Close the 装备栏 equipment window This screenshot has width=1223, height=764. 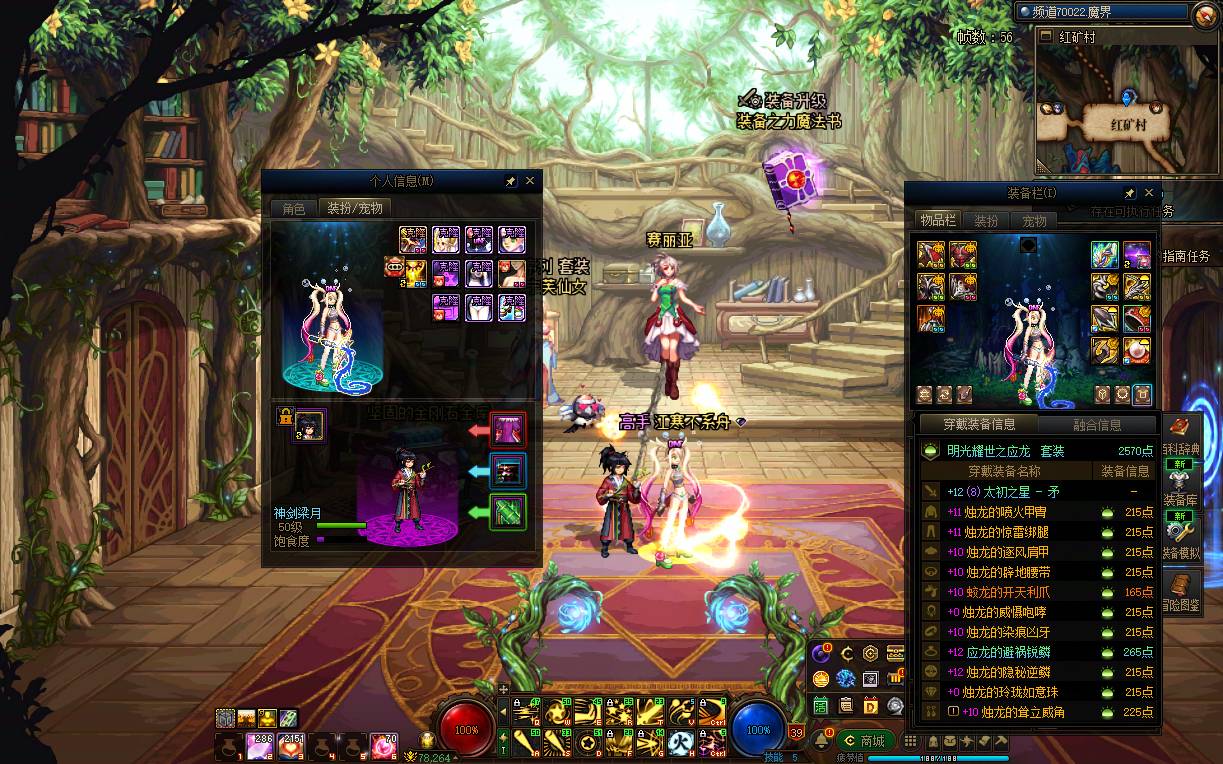coord(1148,193)
